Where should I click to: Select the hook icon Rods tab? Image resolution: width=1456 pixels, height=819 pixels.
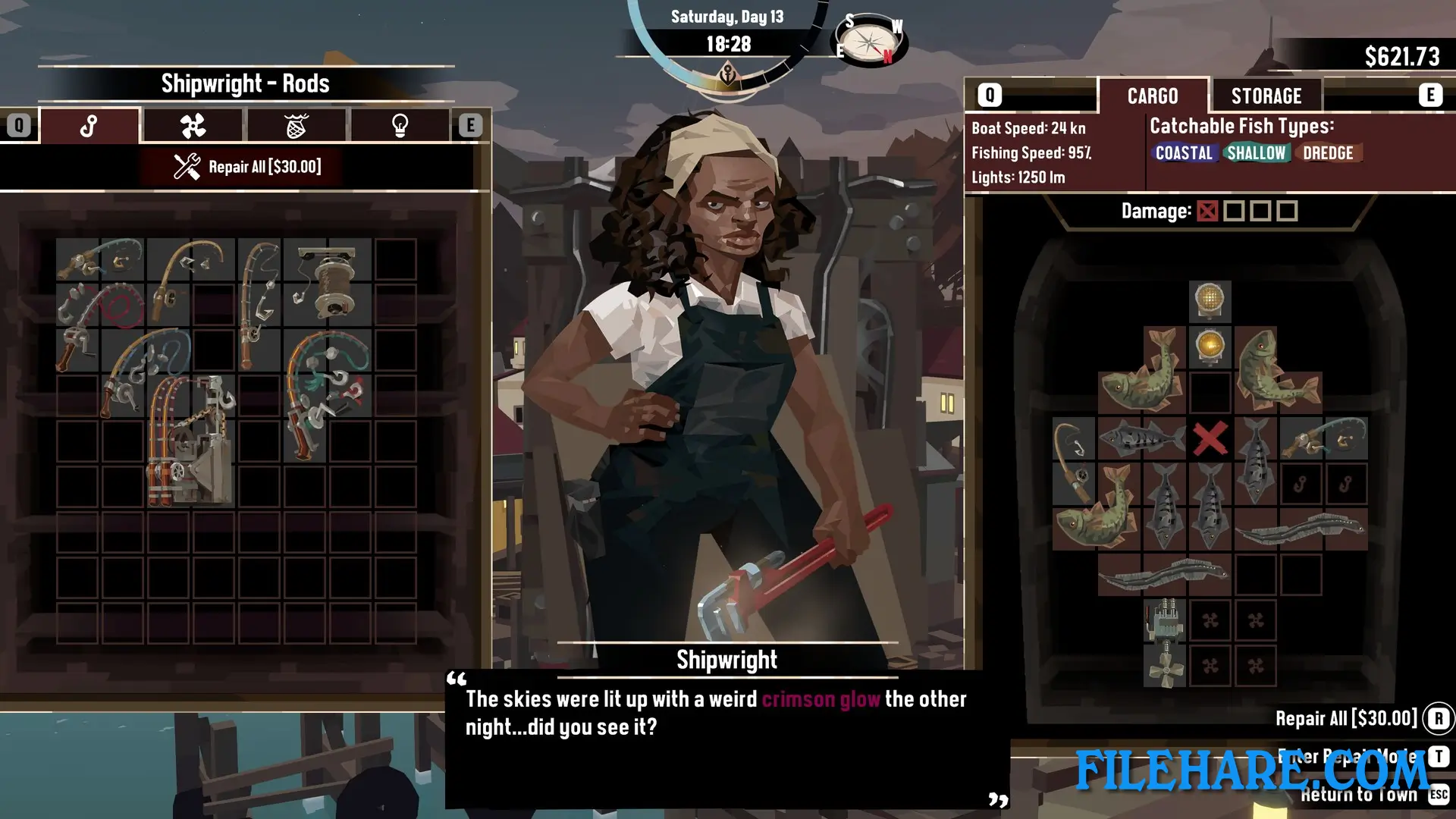[89, 125]
